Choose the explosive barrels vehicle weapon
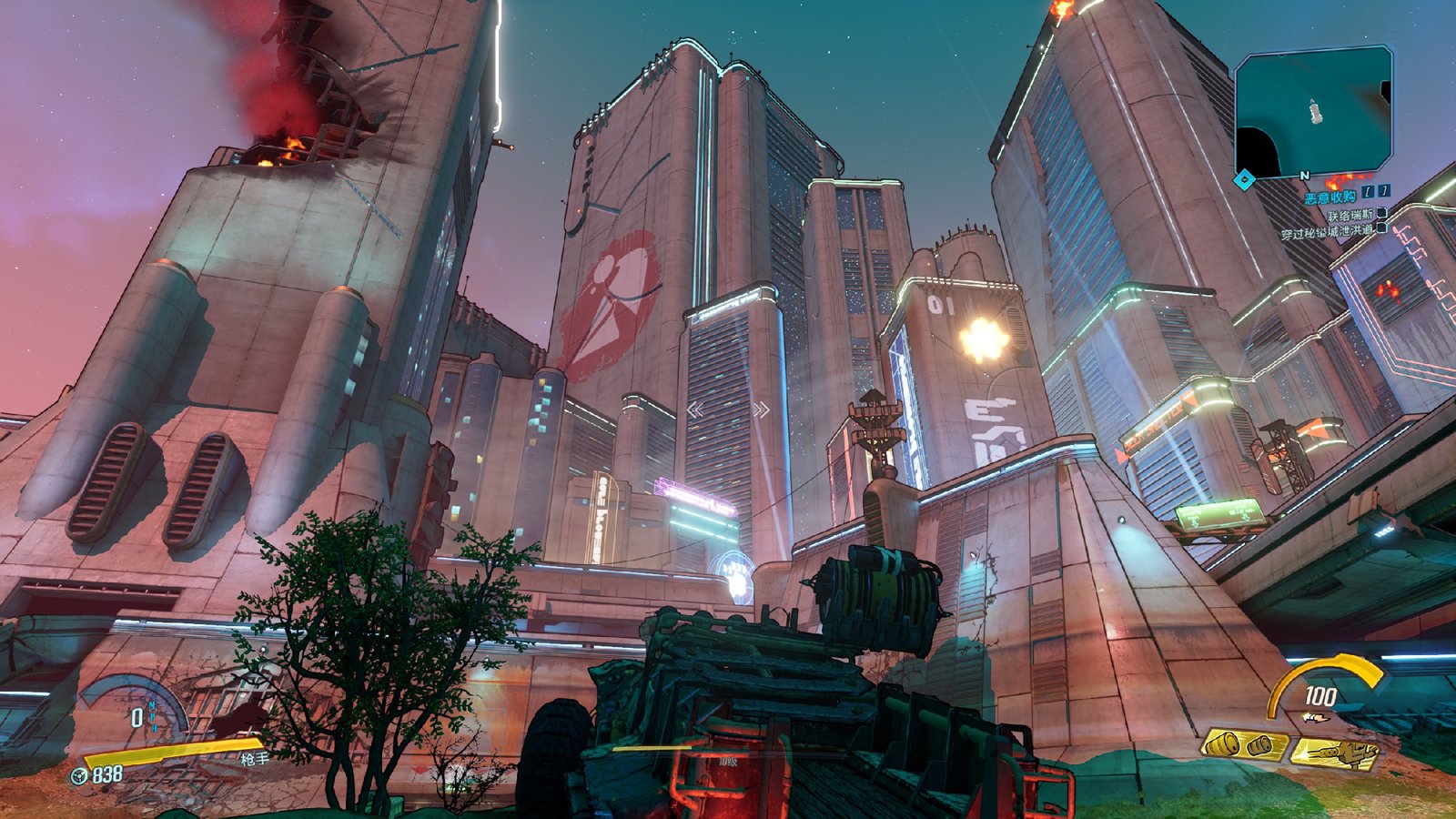Screen dimensions: 1456x819 [x=1243, y=745]
